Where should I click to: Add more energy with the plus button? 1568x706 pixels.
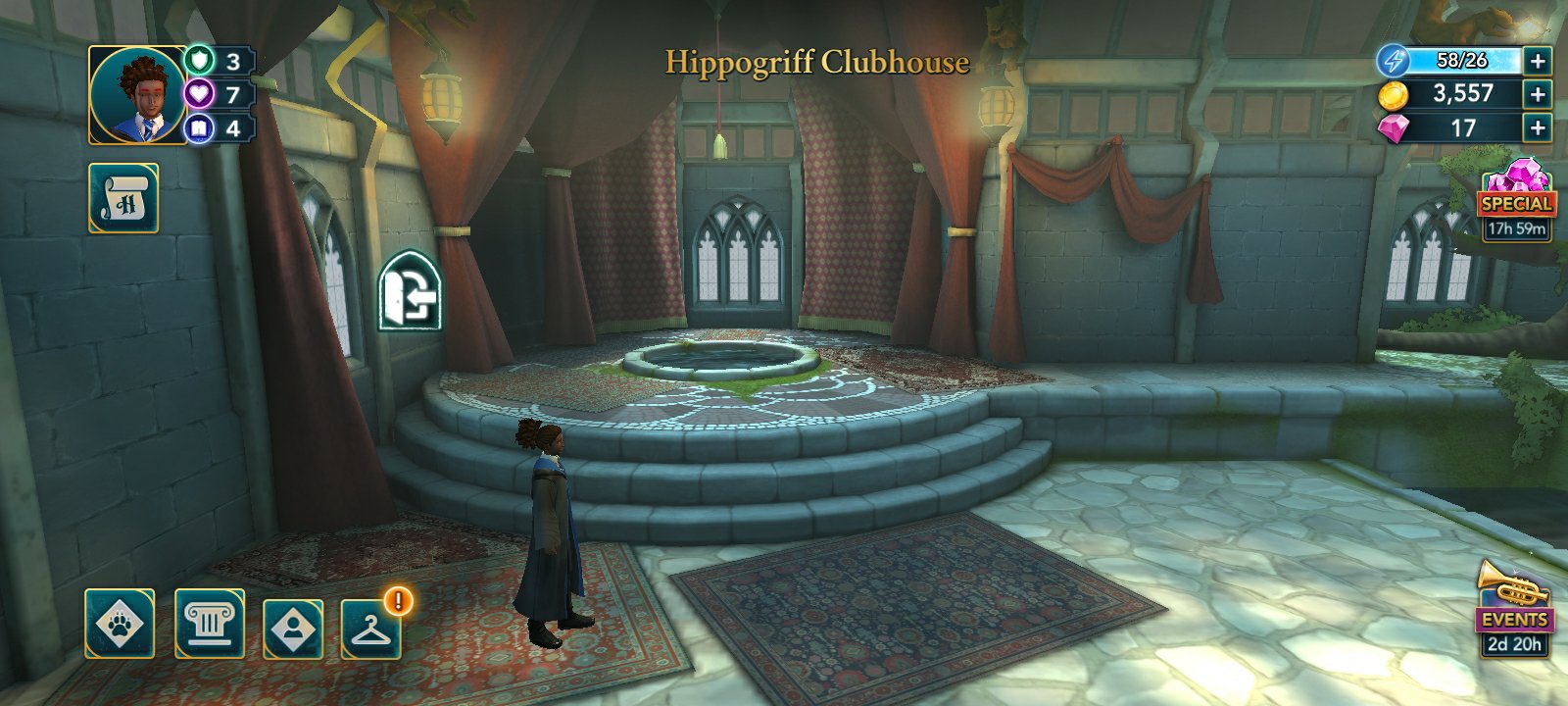point(1538,61)
